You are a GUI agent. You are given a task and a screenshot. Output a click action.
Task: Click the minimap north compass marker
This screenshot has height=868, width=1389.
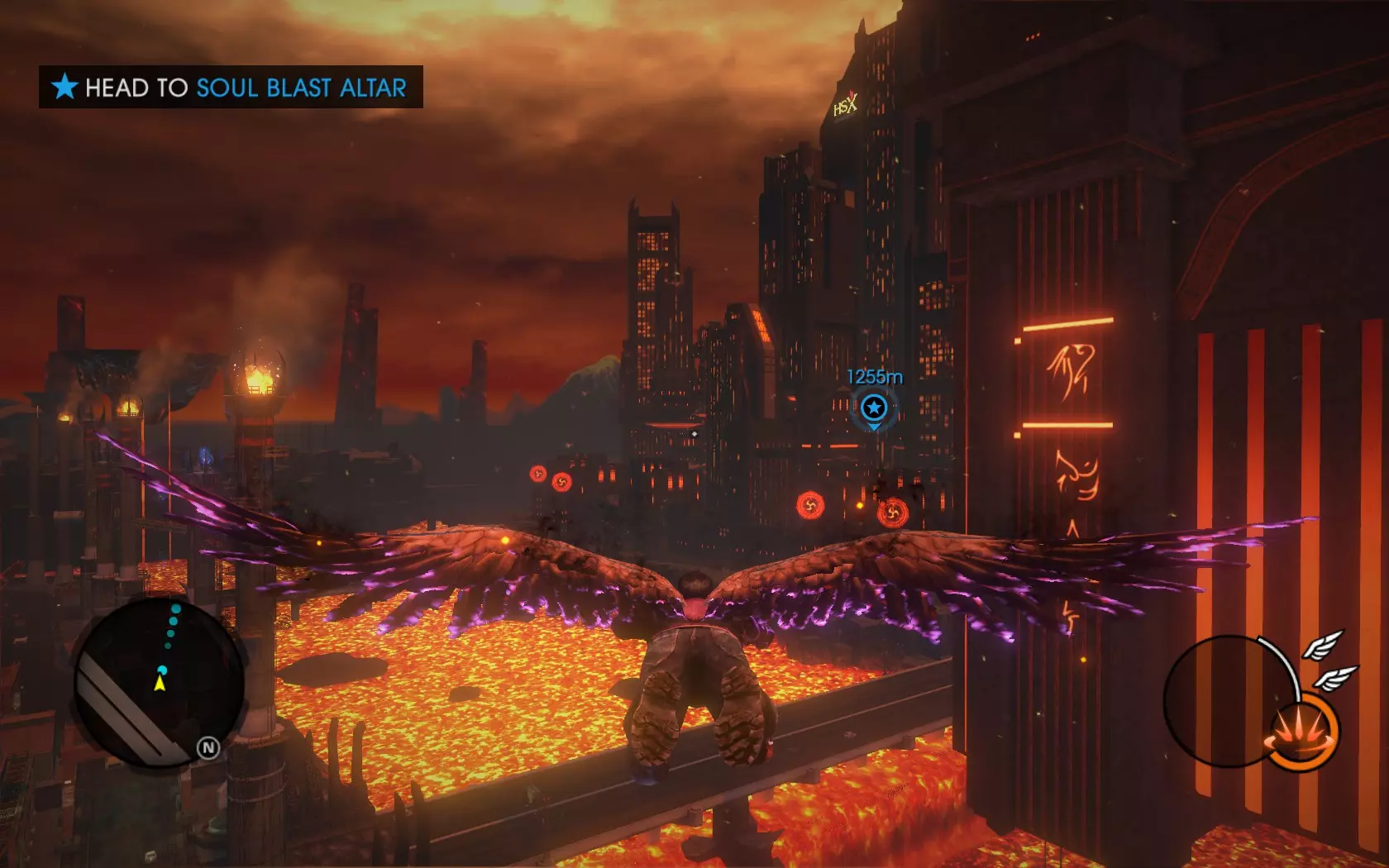(x=208, y=748)
